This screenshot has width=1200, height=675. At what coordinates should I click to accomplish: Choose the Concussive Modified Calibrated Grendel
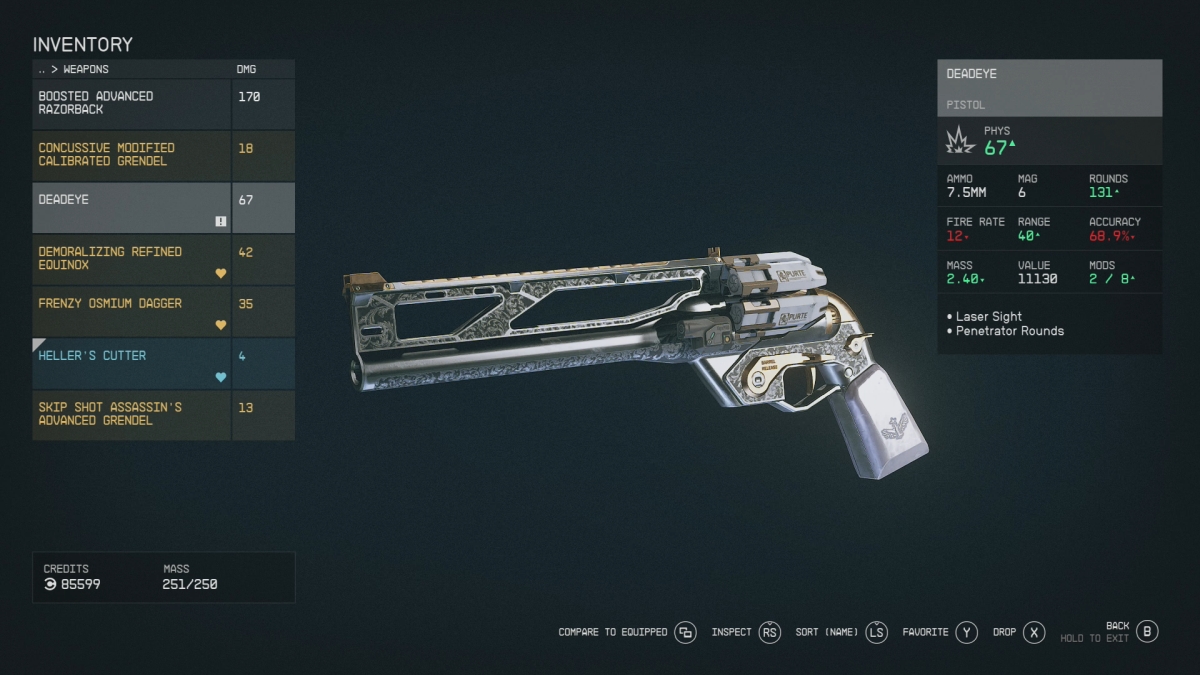point(132,155)
